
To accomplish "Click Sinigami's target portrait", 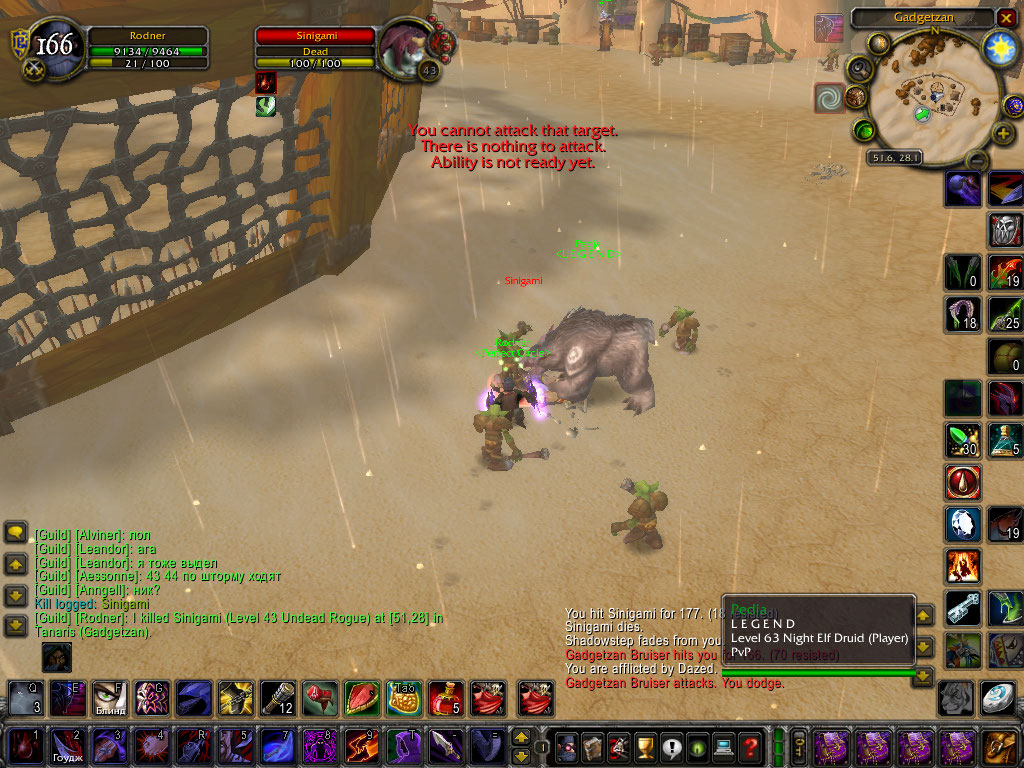I will (x=406, y=48).
